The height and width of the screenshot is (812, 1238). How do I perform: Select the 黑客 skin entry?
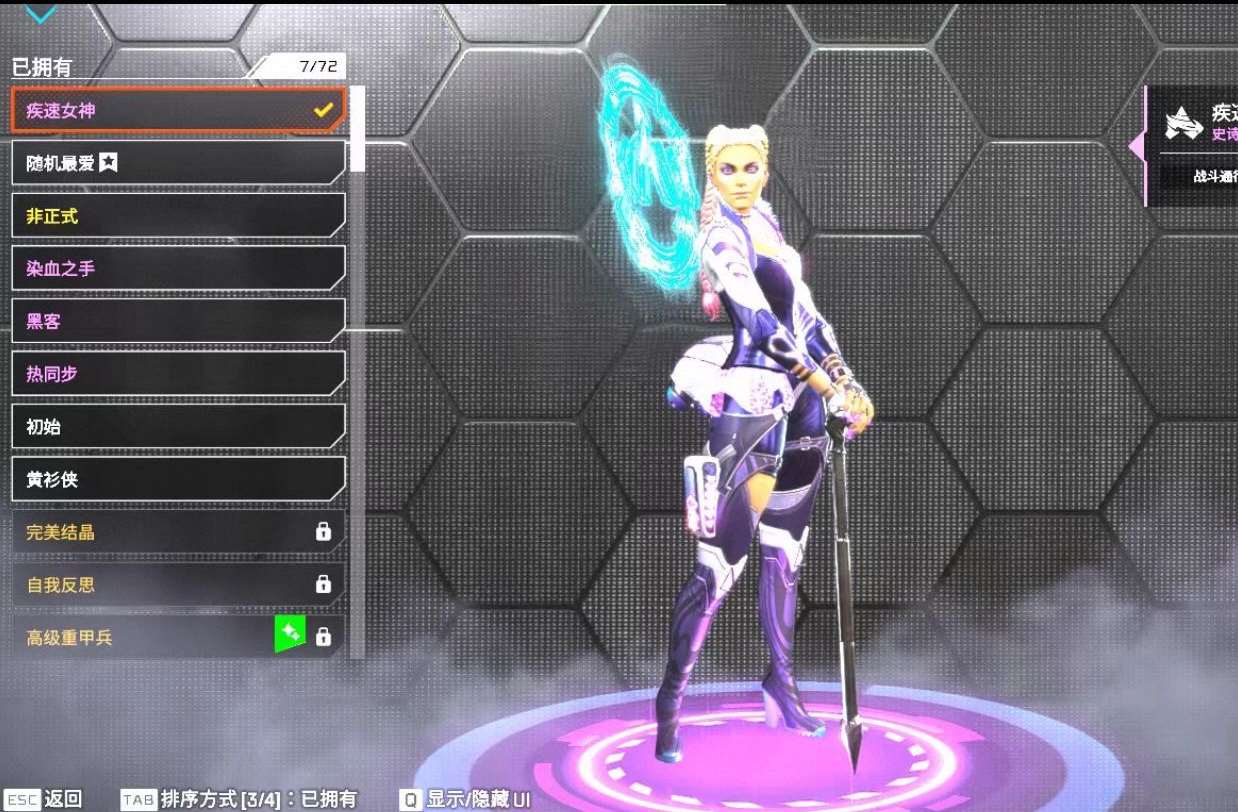point(178,321)
